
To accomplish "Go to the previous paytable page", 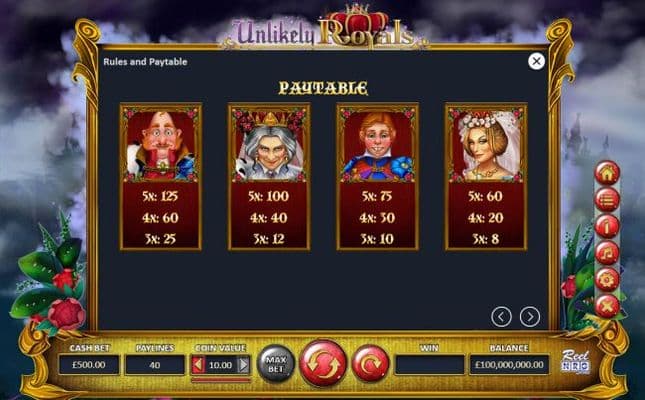I will 502,317.
